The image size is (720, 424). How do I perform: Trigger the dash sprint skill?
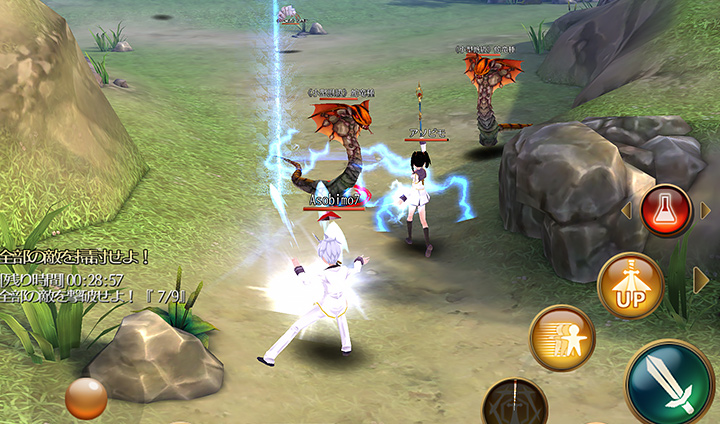[x=562, y=338]
